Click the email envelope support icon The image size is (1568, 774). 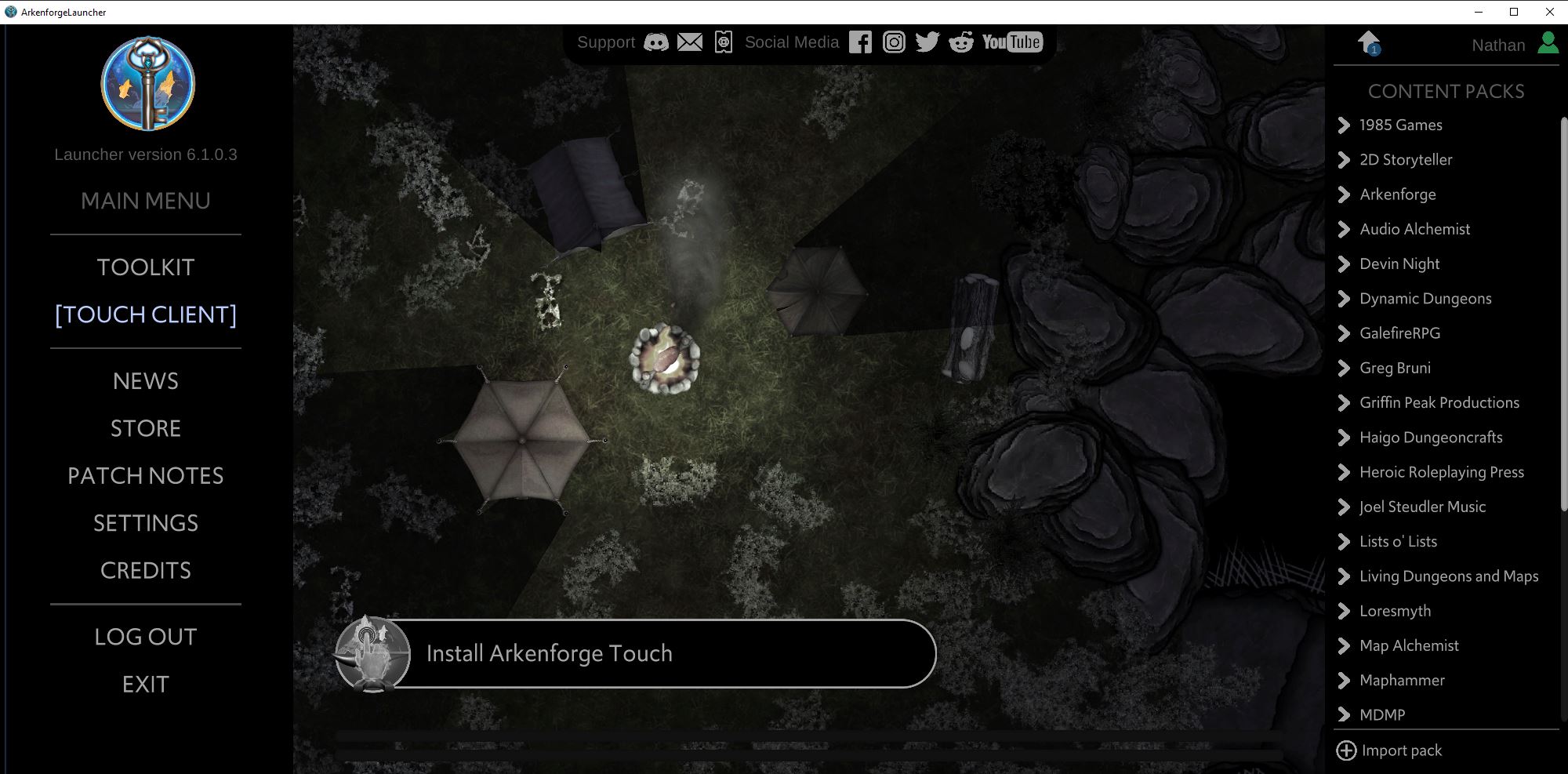[x=690, y=42]
